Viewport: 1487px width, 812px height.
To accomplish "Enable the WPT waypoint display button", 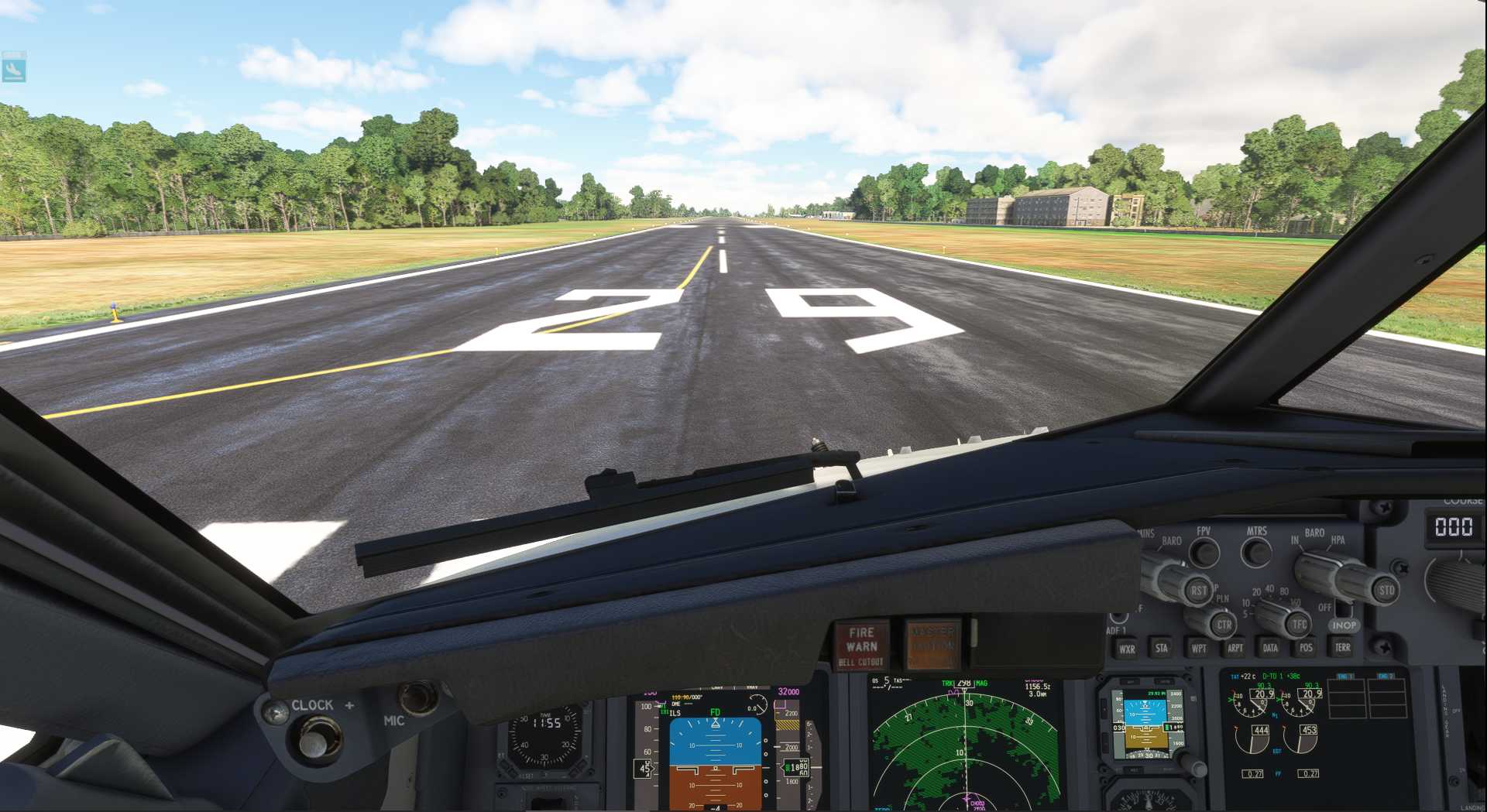I will tap(1198, 648).
